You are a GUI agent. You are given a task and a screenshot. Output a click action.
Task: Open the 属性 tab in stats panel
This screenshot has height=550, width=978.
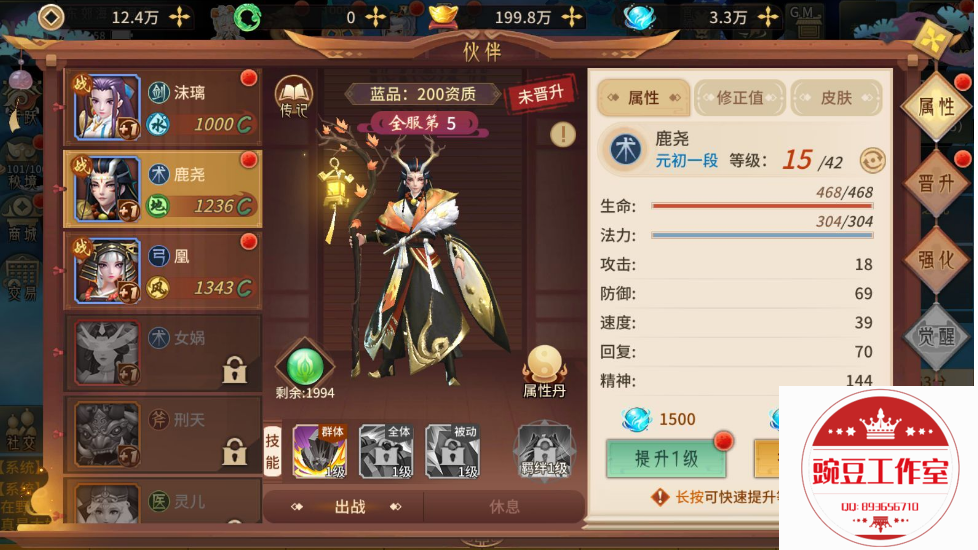[x=643, y=98]
